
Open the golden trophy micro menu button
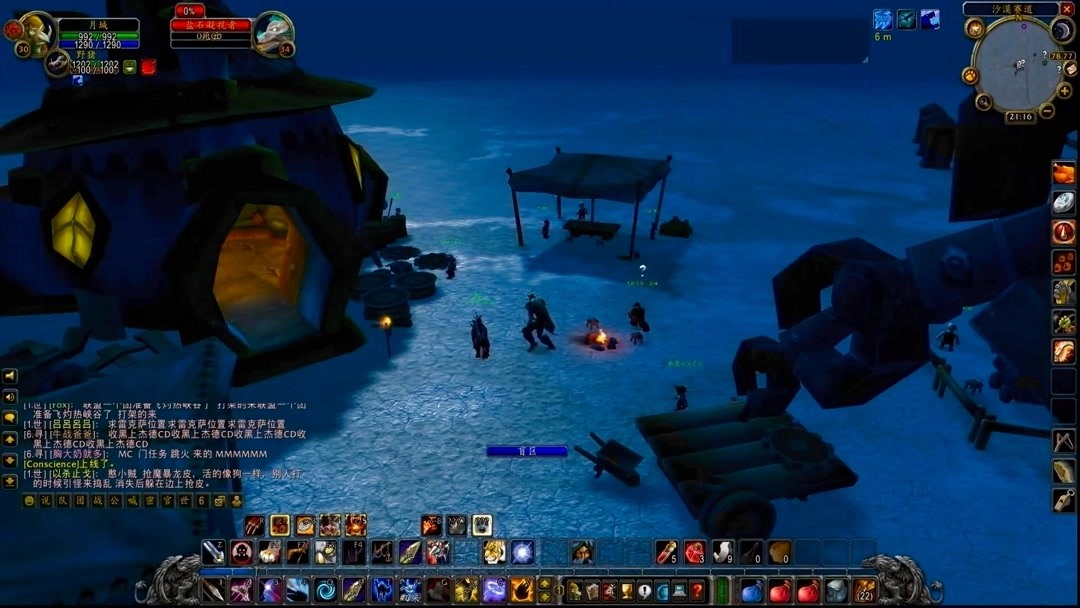628,590
